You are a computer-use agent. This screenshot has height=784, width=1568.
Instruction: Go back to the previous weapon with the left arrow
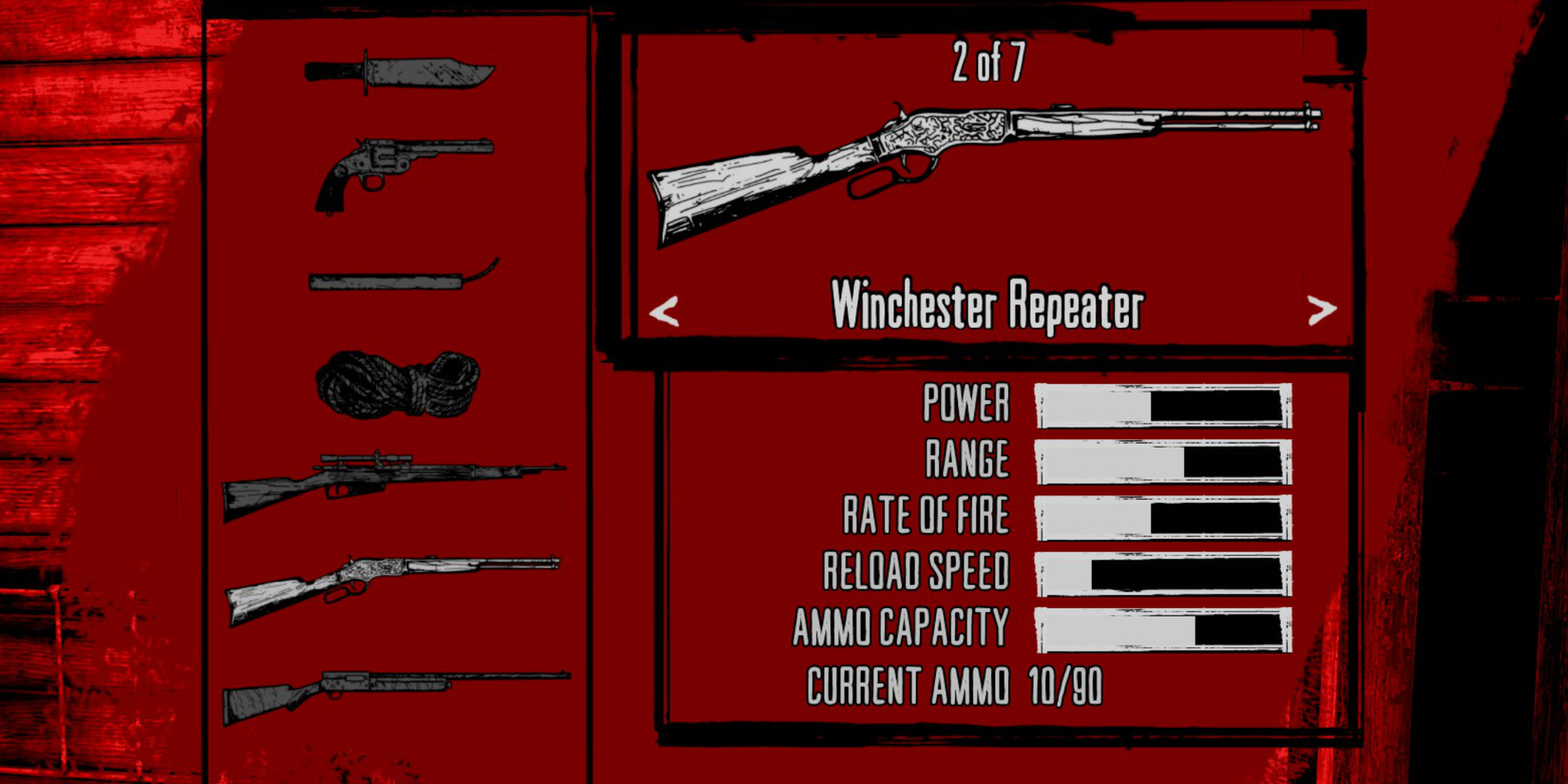pyautogui.click(x=665, y=309)
